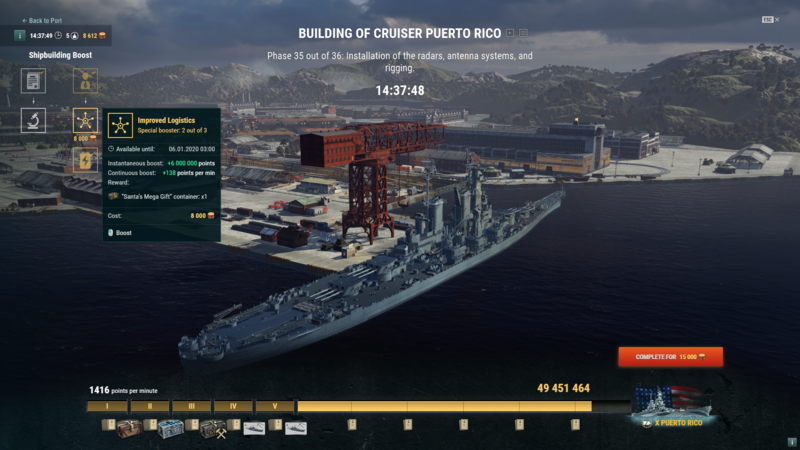
Task: Select the document checklist booster icon
Action: point(33,81)
